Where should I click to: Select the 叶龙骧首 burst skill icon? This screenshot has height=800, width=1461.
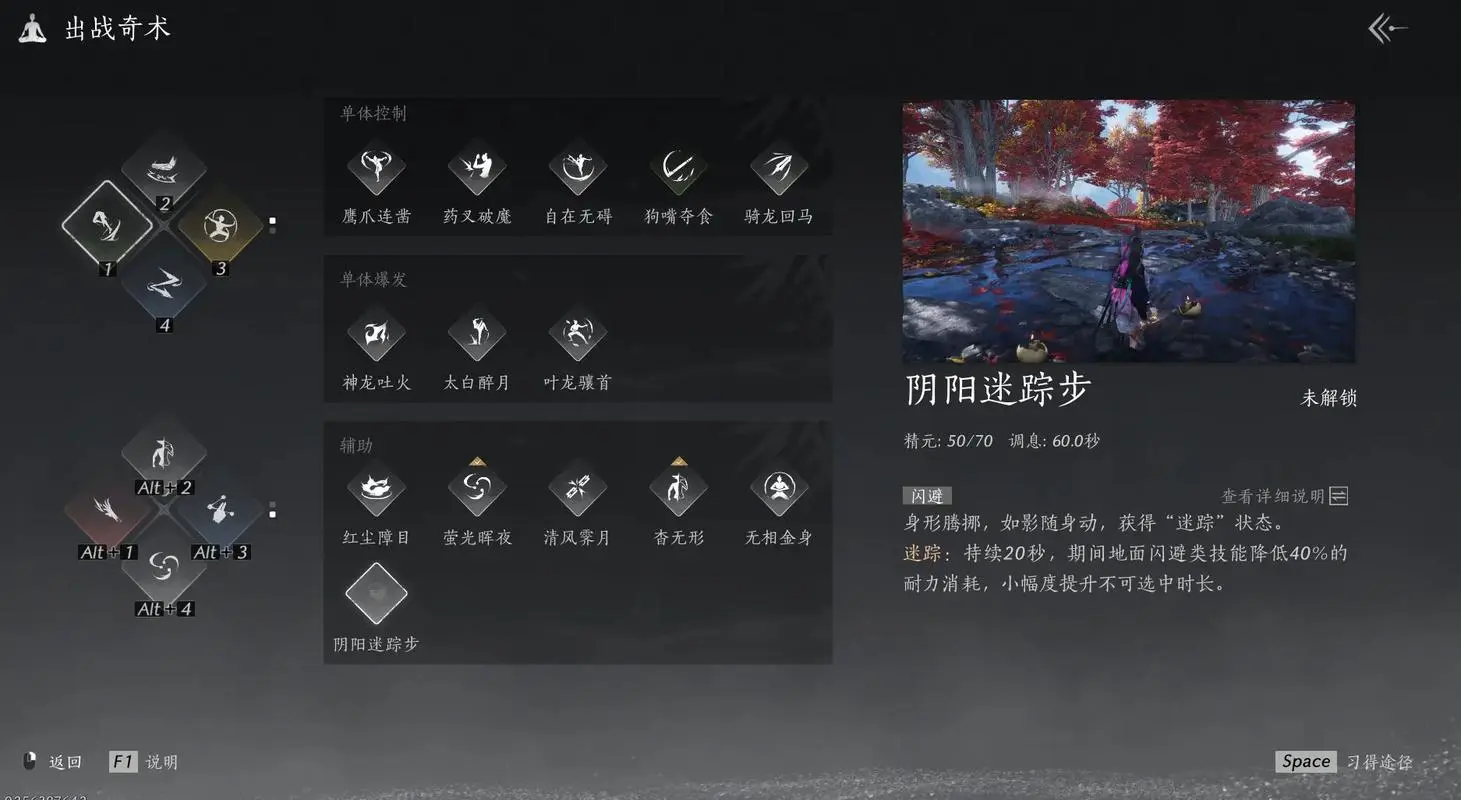click(577, 335)
